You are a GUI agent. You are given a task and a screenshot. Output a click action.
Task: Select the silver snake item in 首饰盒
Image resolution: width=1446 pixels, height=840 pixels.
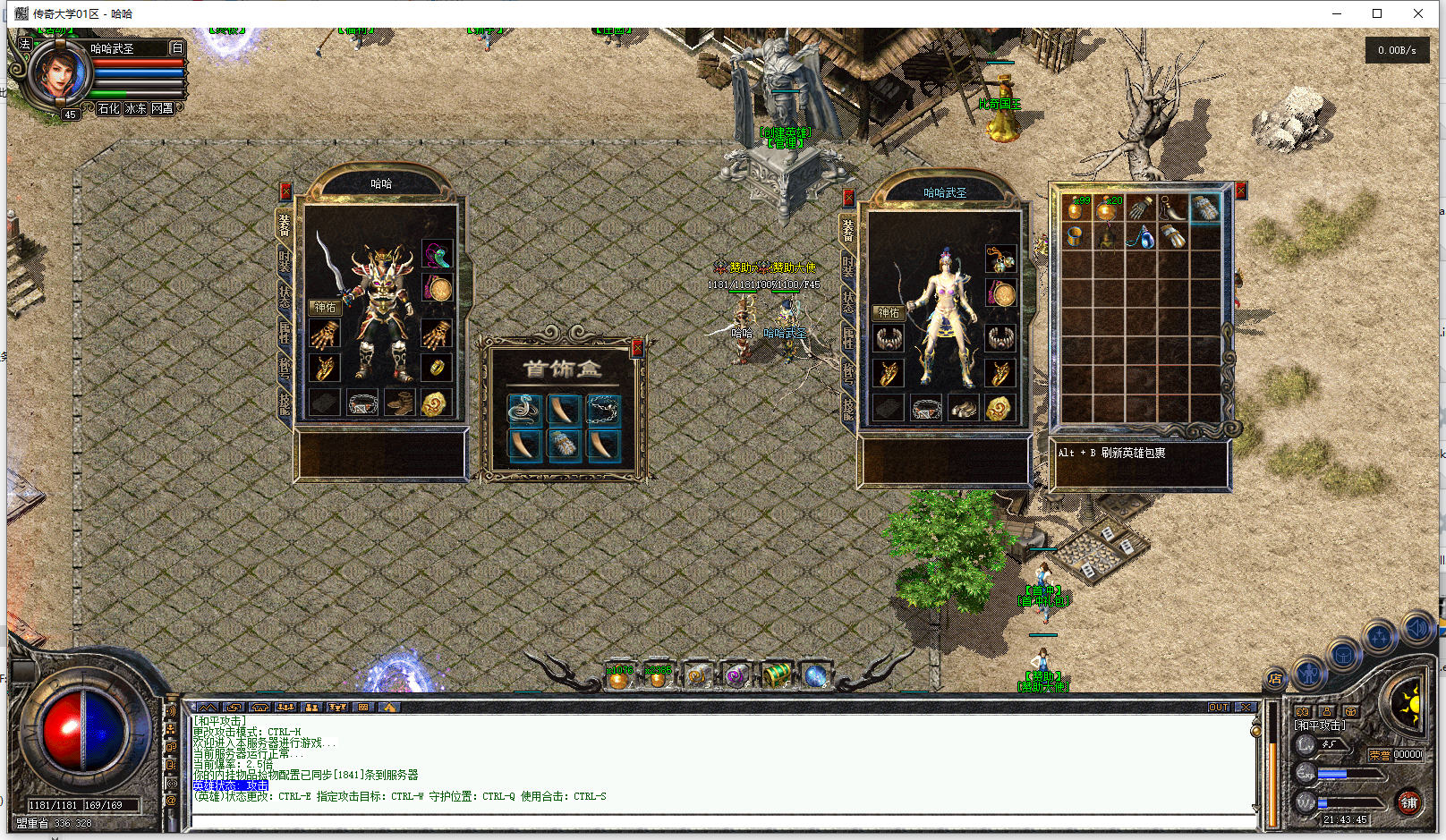pos(523,410)
